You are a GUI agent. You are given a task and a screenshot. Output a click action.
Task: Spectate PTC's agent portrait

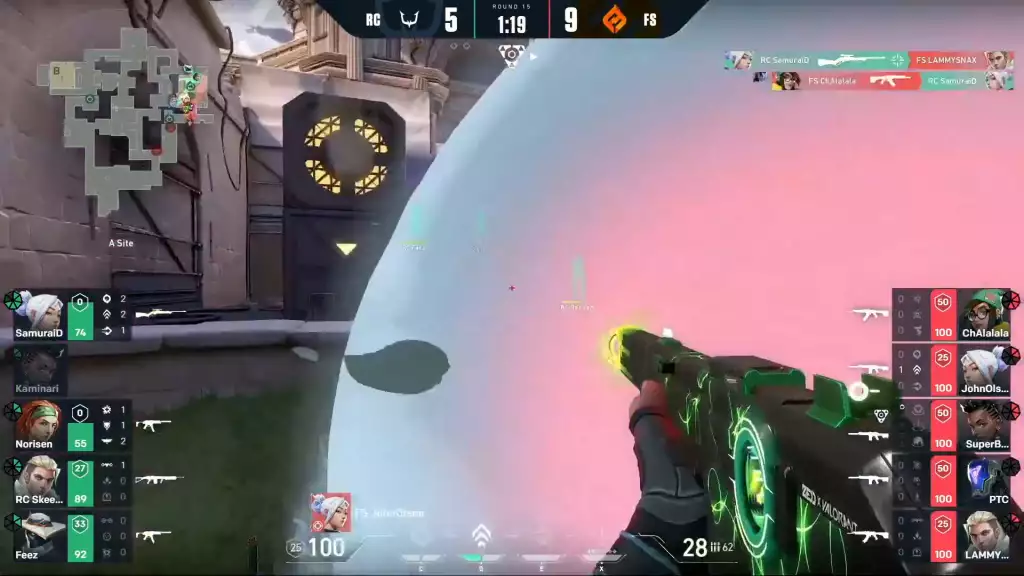[984, 480]
